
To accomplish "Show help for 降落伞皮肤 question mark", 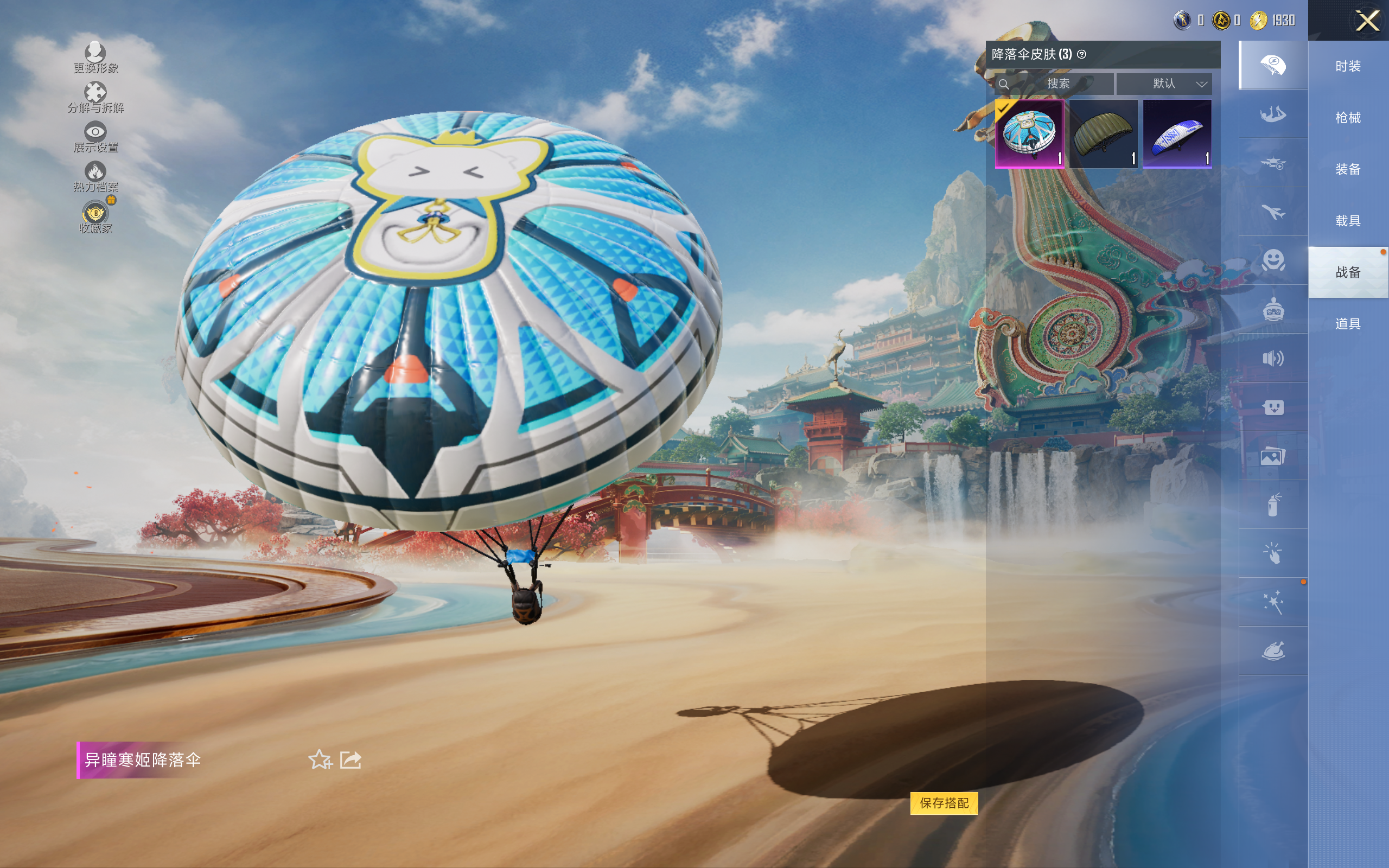I will (x=1081, y=55).
